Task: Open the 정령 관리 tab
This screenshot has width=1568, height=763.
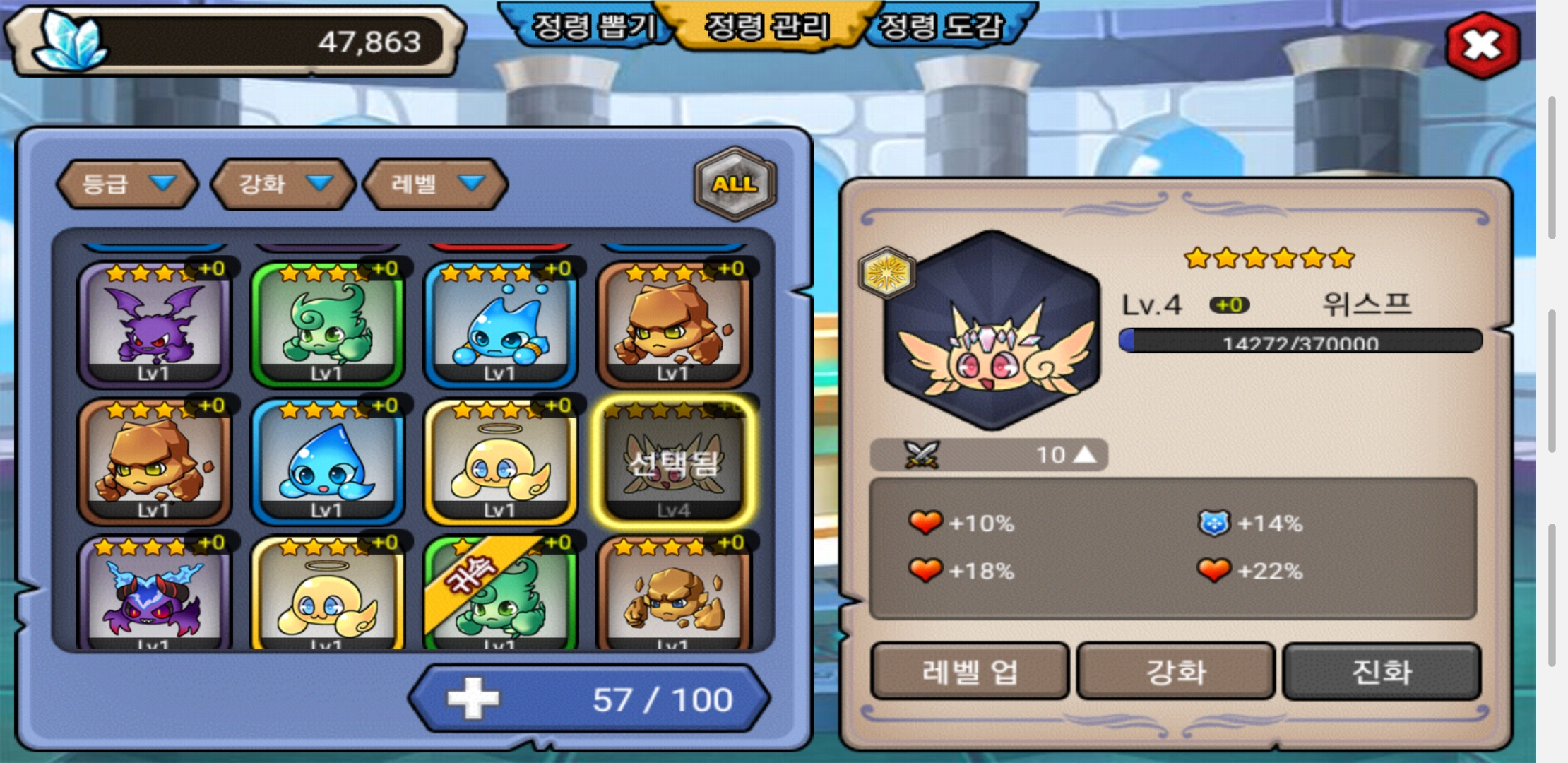Action: (768, 26)
